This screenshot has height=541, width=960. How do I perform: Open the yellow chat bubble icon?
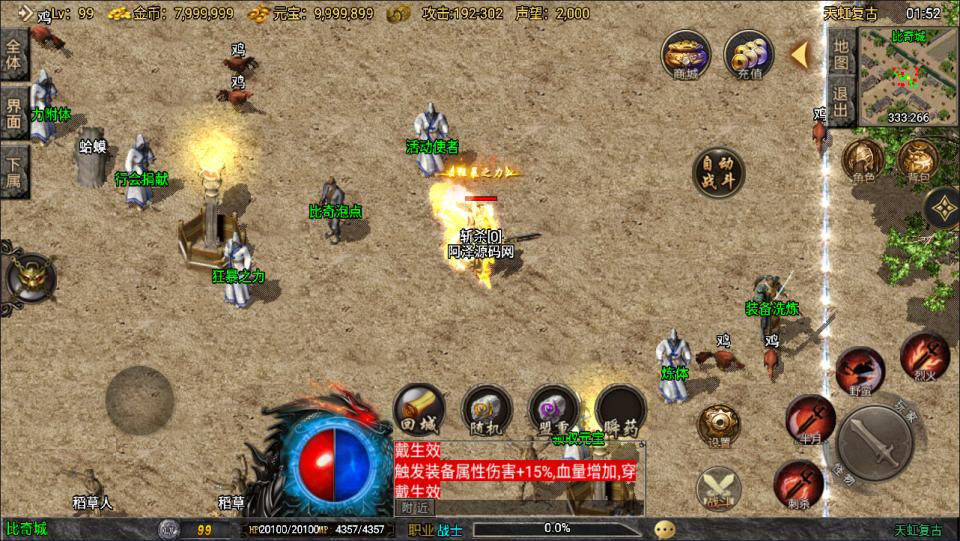pyautogui.click(x=665, y=528)
